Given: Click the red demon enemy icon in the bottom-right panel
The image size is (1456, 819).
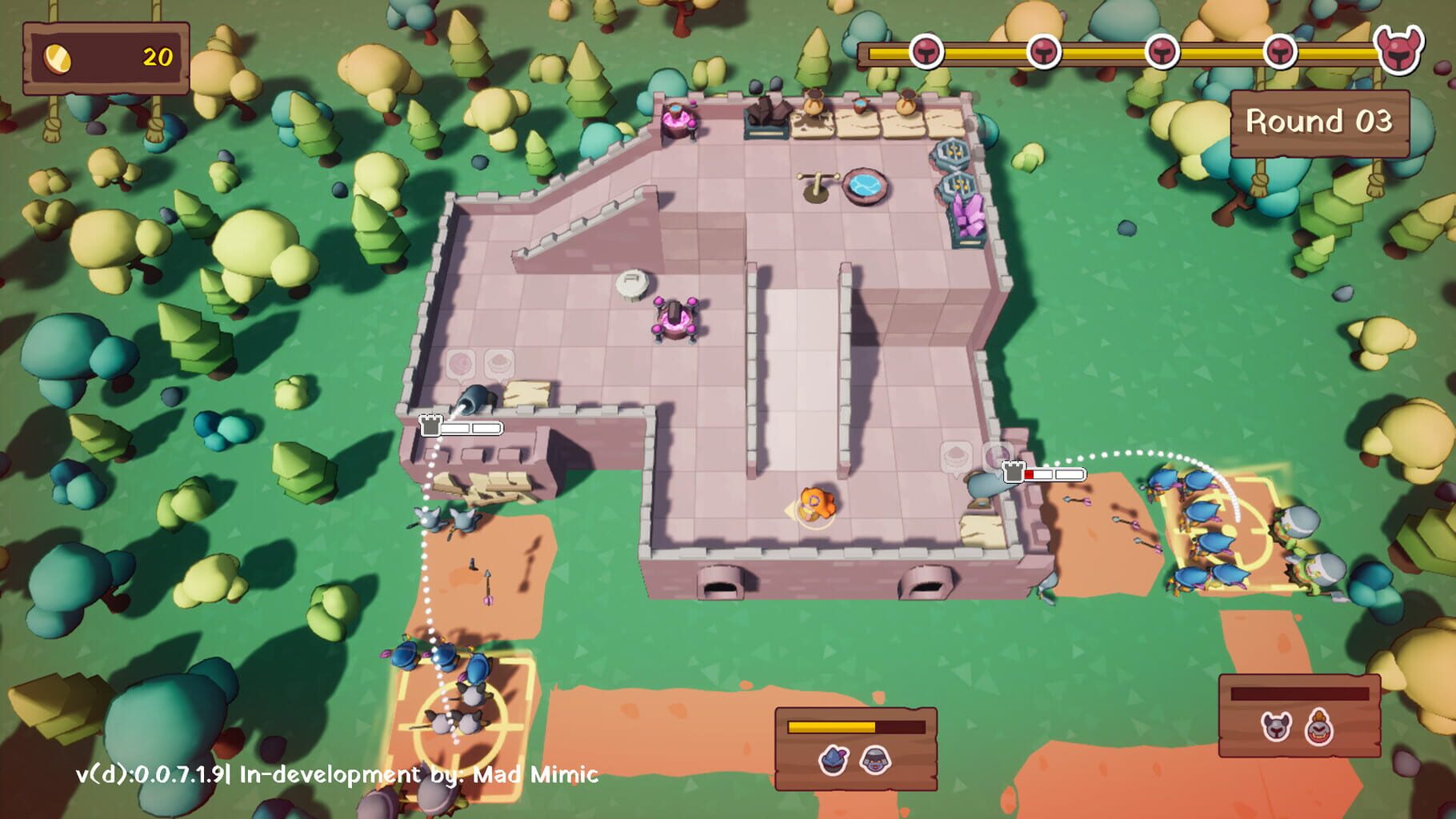Looking at the screenshot, I should 1320,728.
